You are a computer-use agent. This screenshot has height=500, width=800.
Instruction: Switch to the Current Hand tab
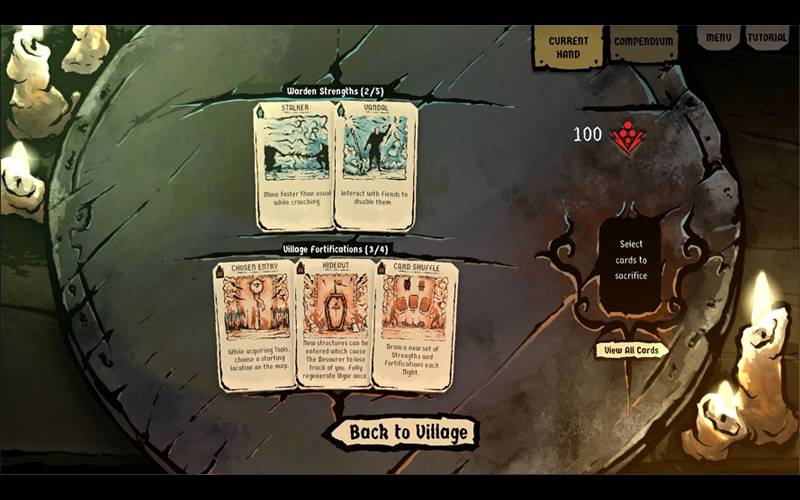tap(568, 46)
